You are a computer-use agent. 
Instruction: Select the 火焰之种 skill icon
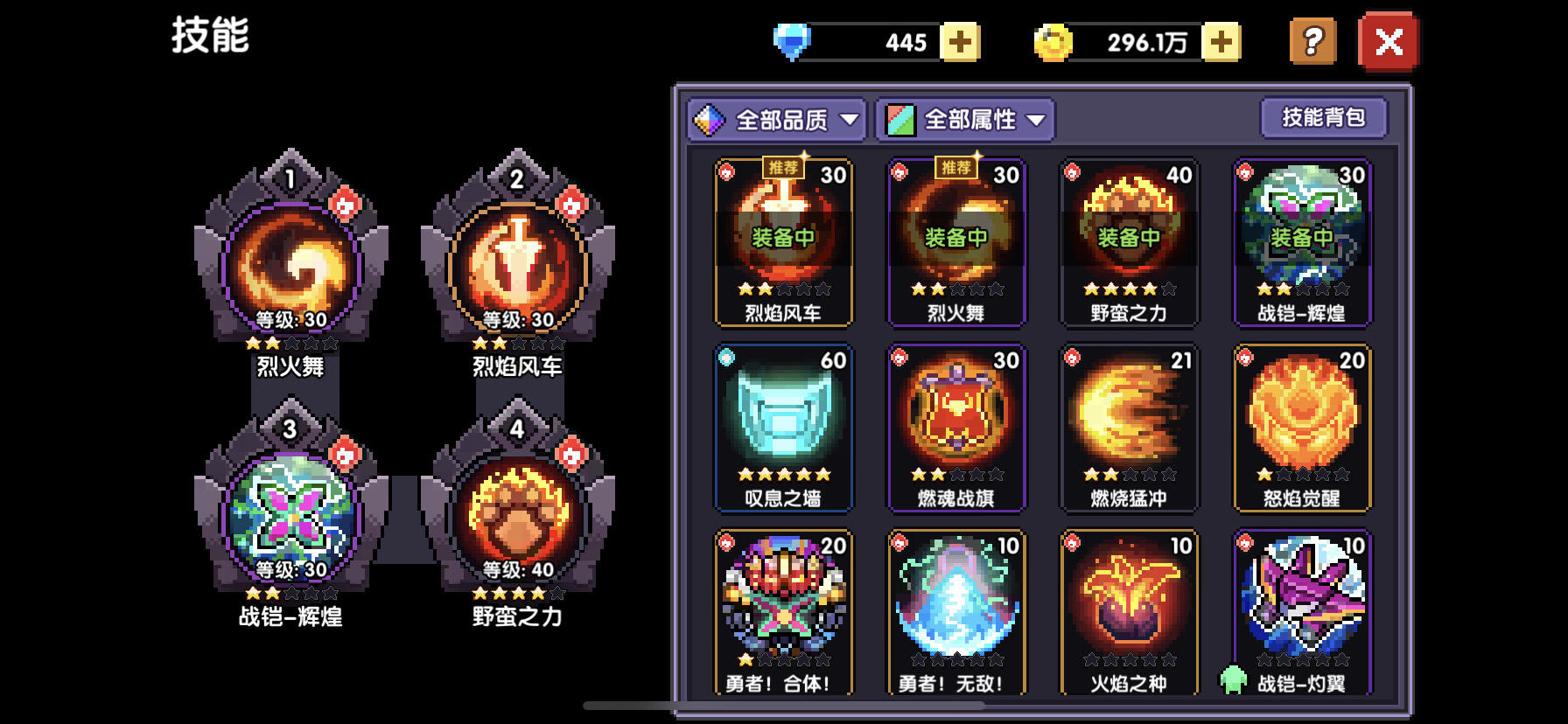click(1128, 612)
